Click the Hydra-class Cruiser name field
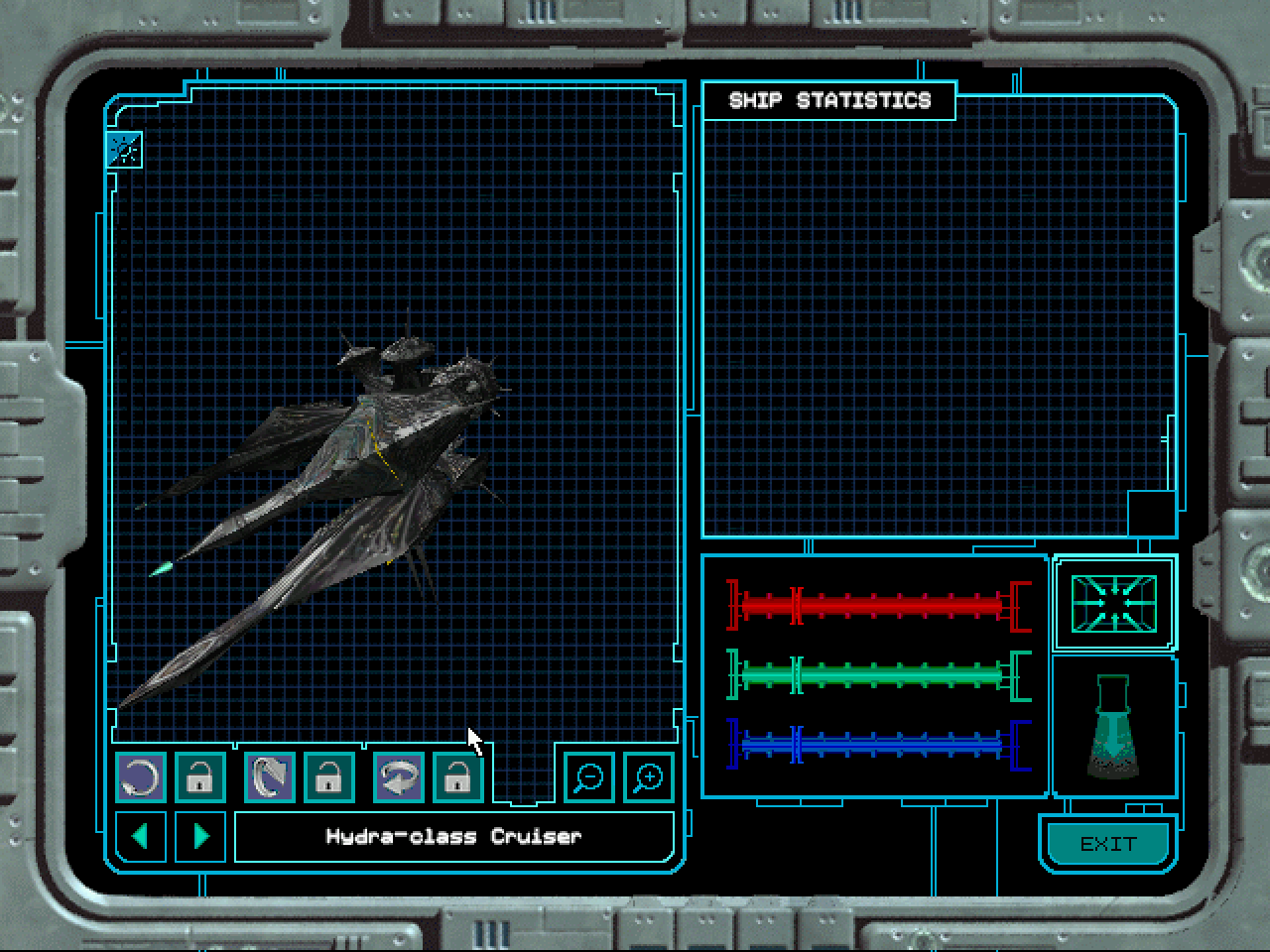This screenshot has width=1270, height=952. tap(453, 837)
